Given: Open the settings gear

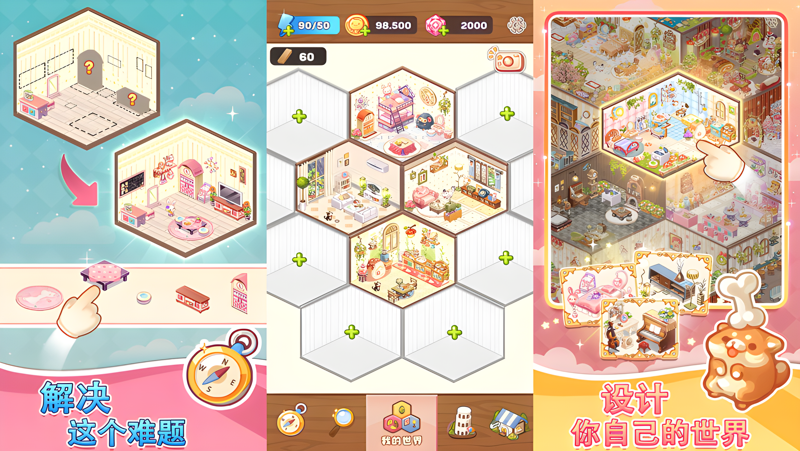Looking at the screenshot, I should click(516, 25).
